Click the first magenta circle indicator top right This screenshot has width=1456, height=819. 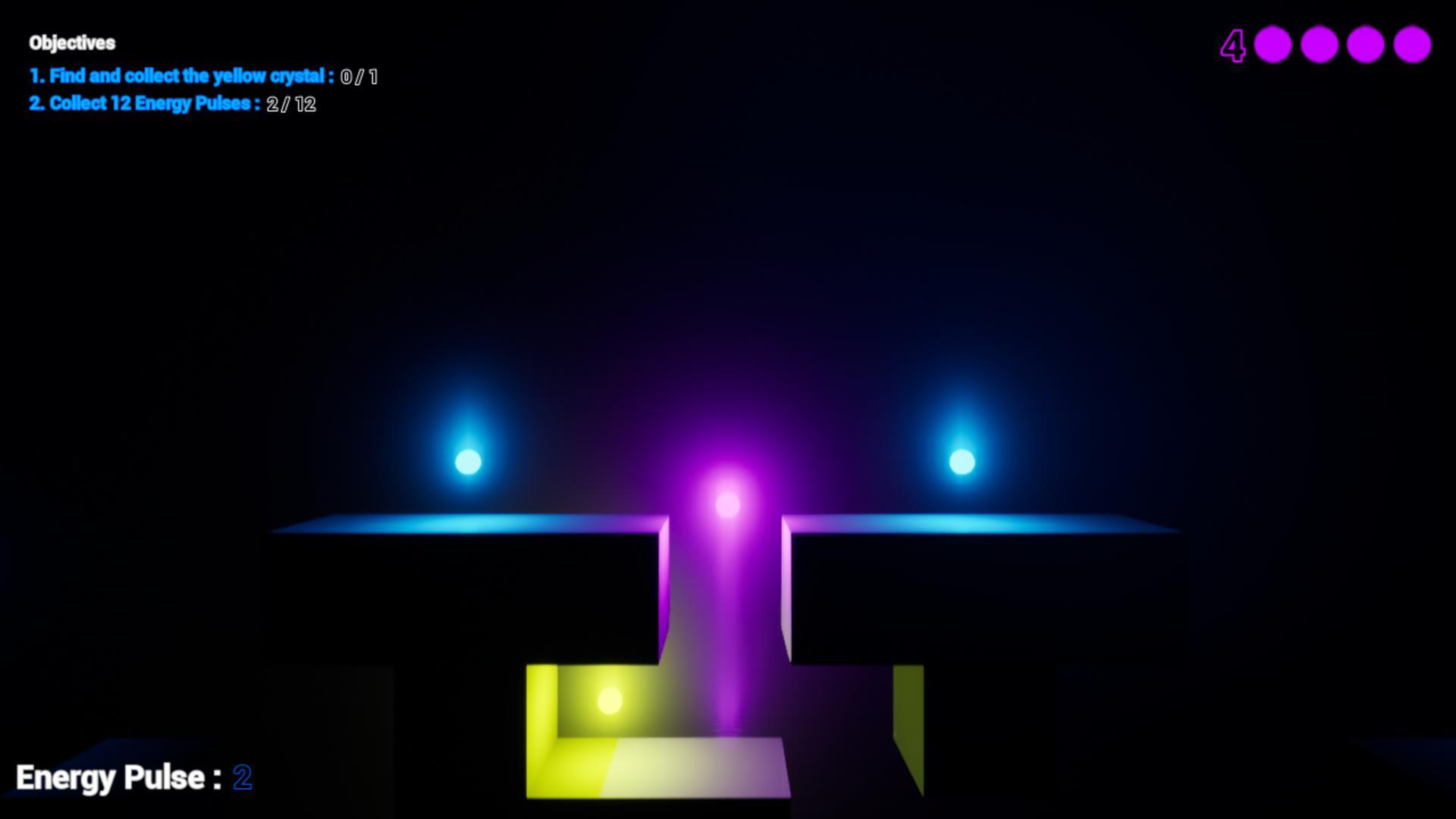pos(1272,44)
